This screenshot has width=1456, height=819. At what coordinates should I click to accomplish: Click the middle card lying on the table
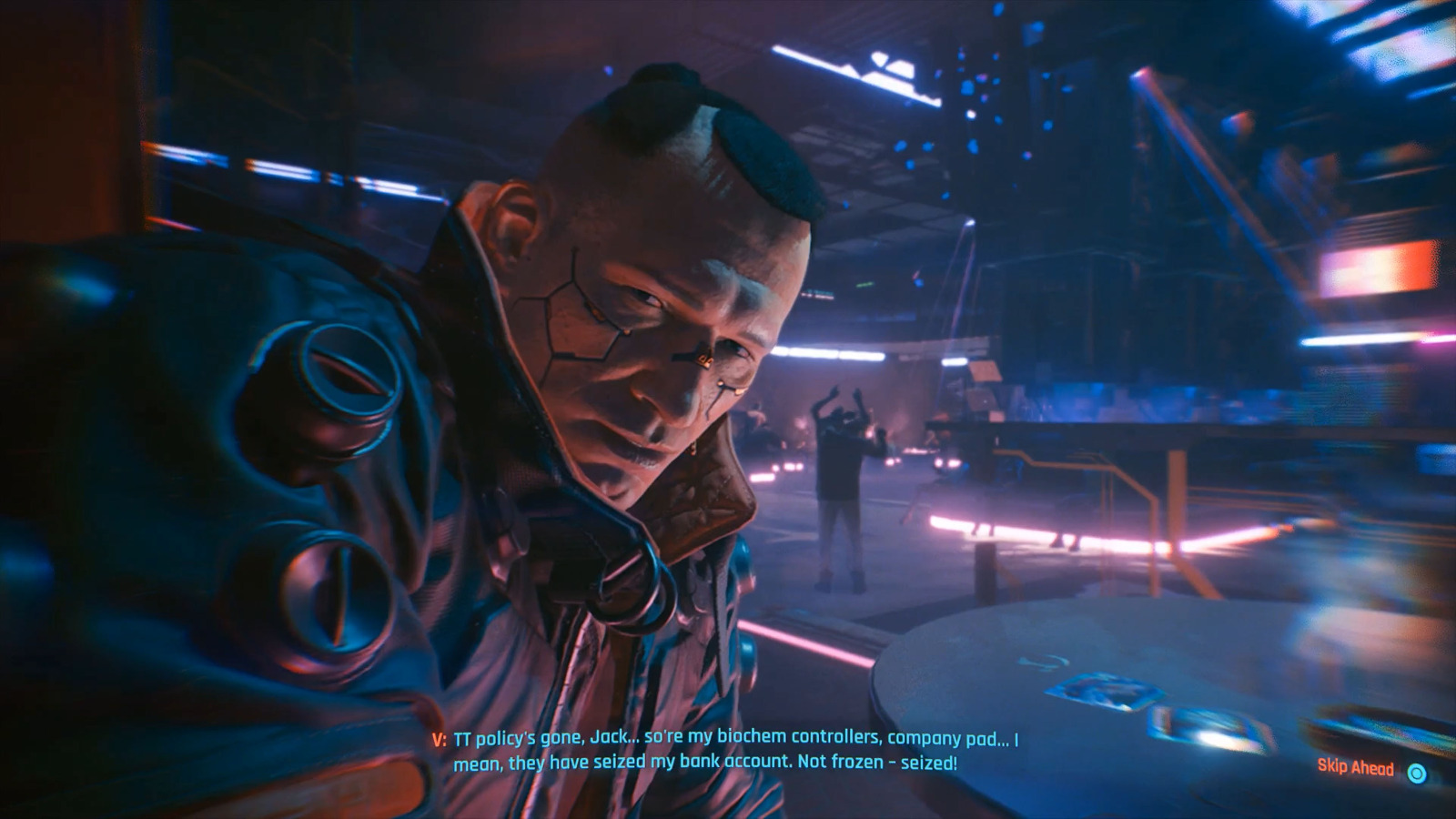point(1210,728)
